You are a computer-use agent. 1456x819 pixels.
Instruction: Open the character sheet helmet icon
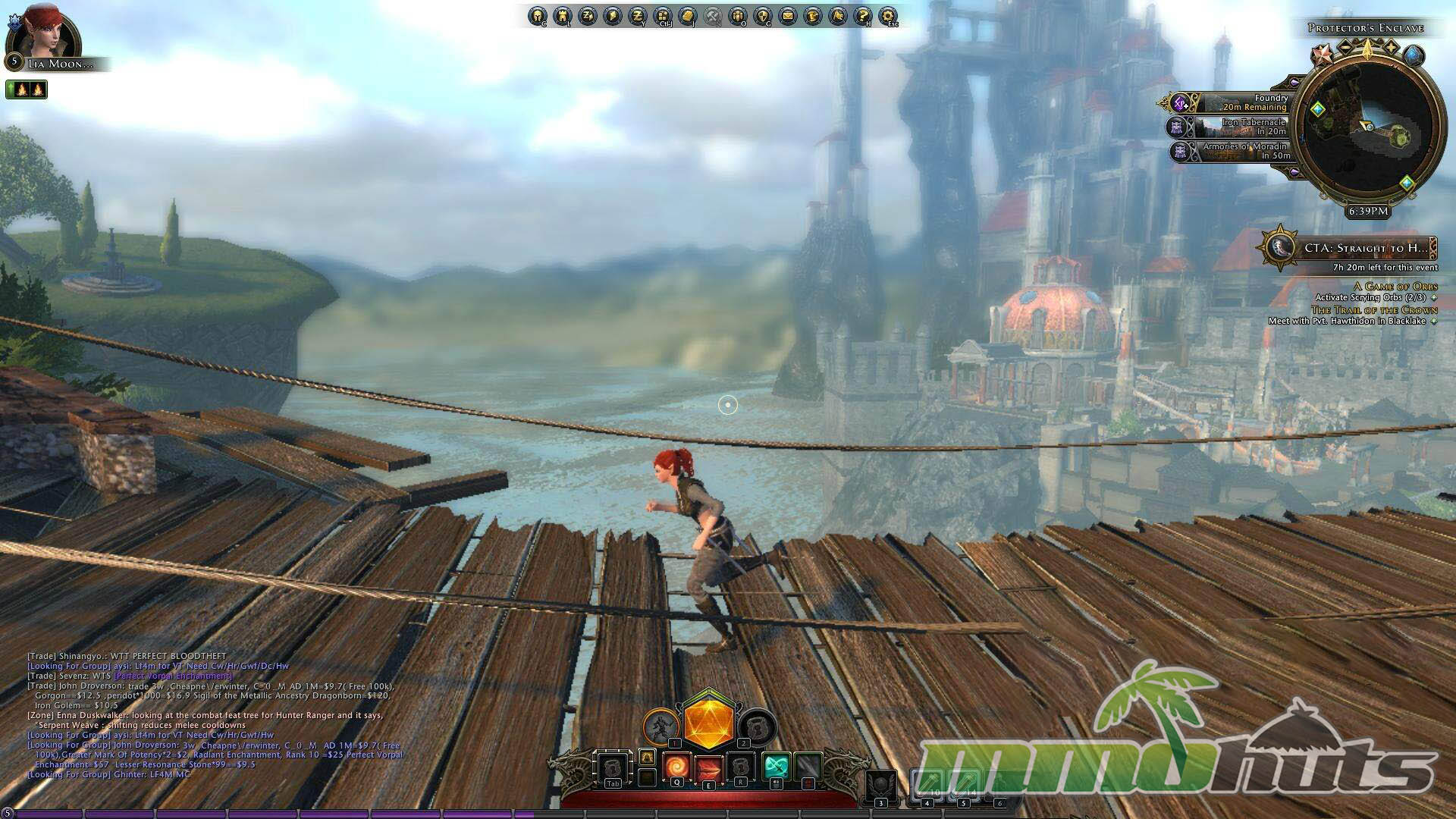coord(538,16)
